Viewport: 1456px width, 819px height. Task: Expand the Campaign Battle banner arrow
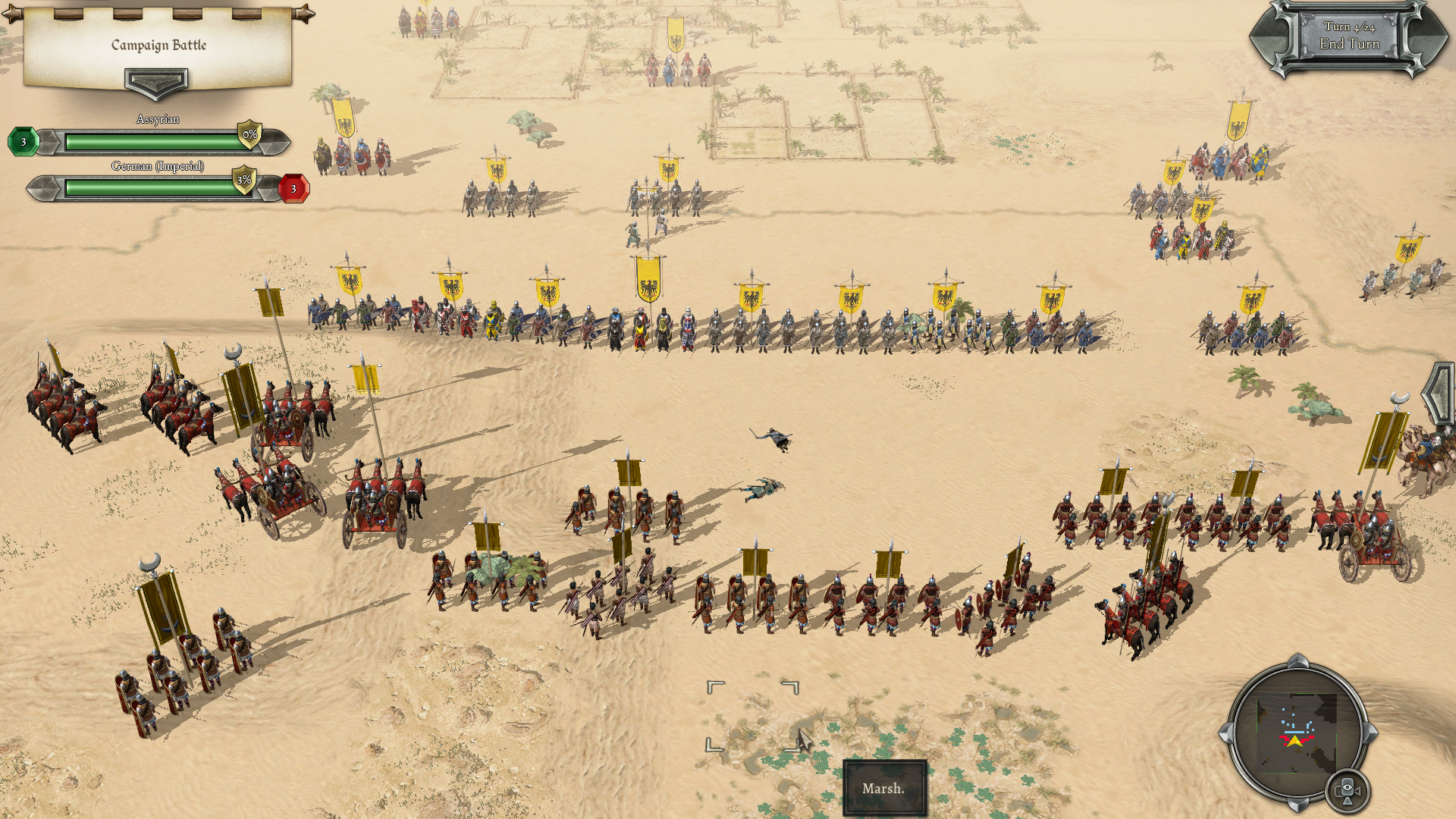(x=155, y=82)
